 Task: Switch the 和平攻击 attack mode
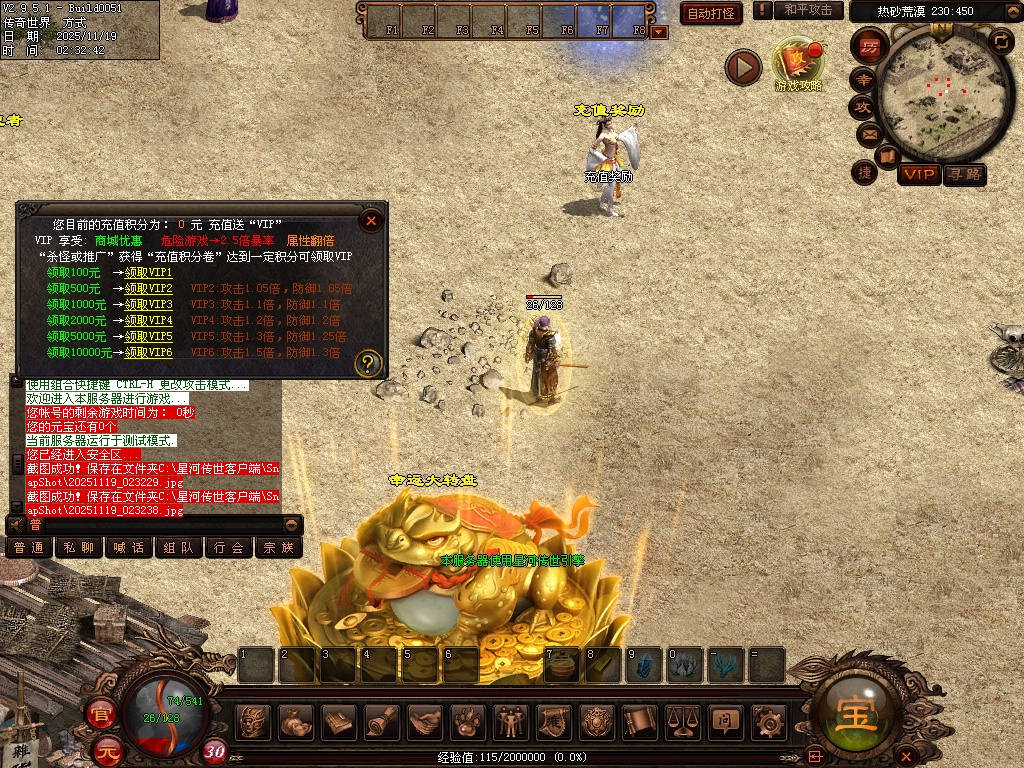(x=808, y=10)
